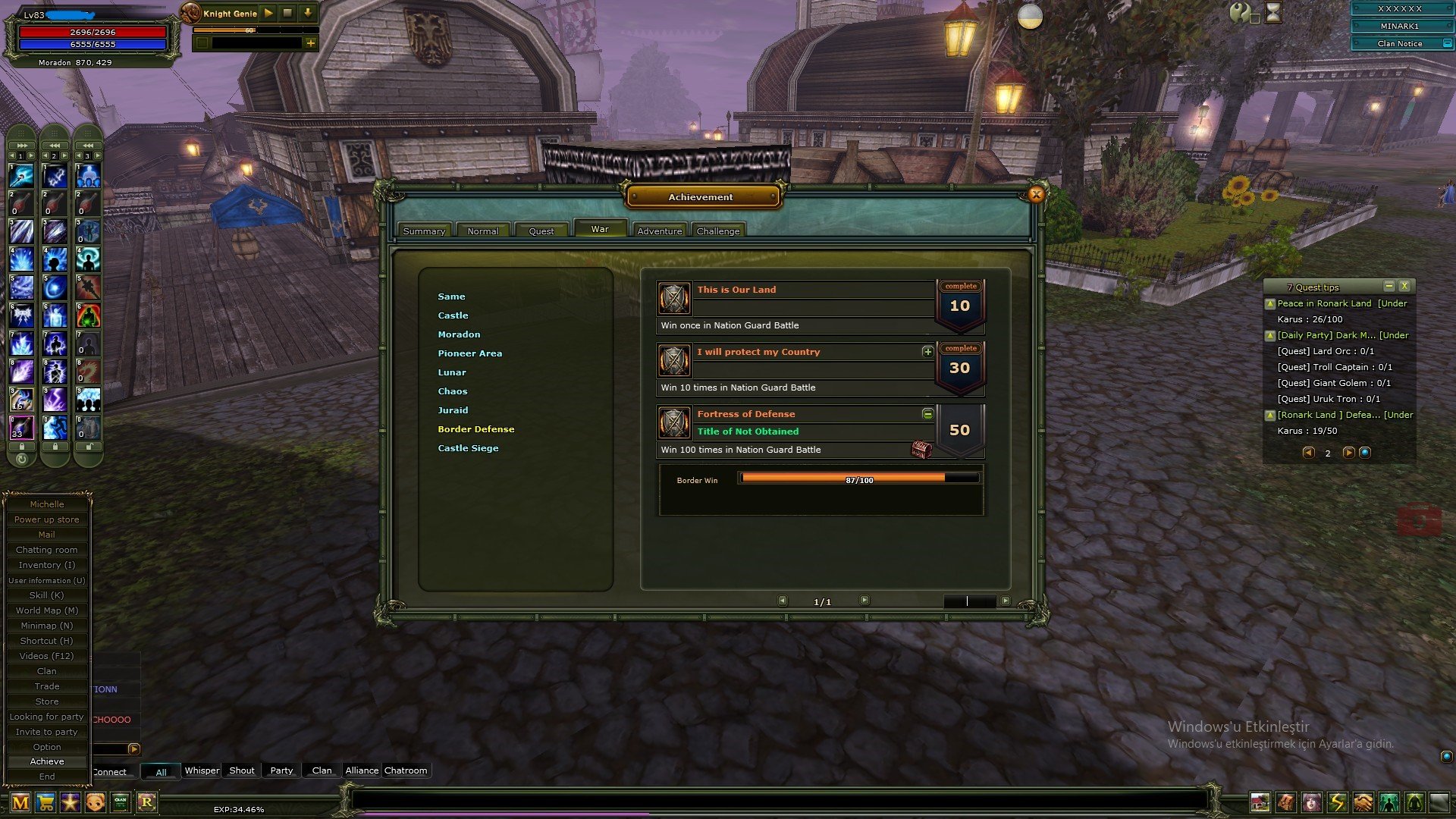Open the Power Up Store cart icon
This screenshot has width=1456, height=819.
[44, 802]
